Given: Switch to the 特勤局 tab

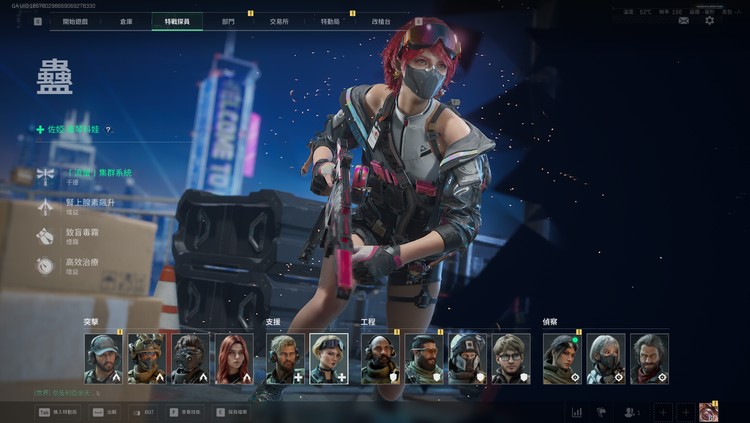Looking at the screenshot, I should point(331,20).
